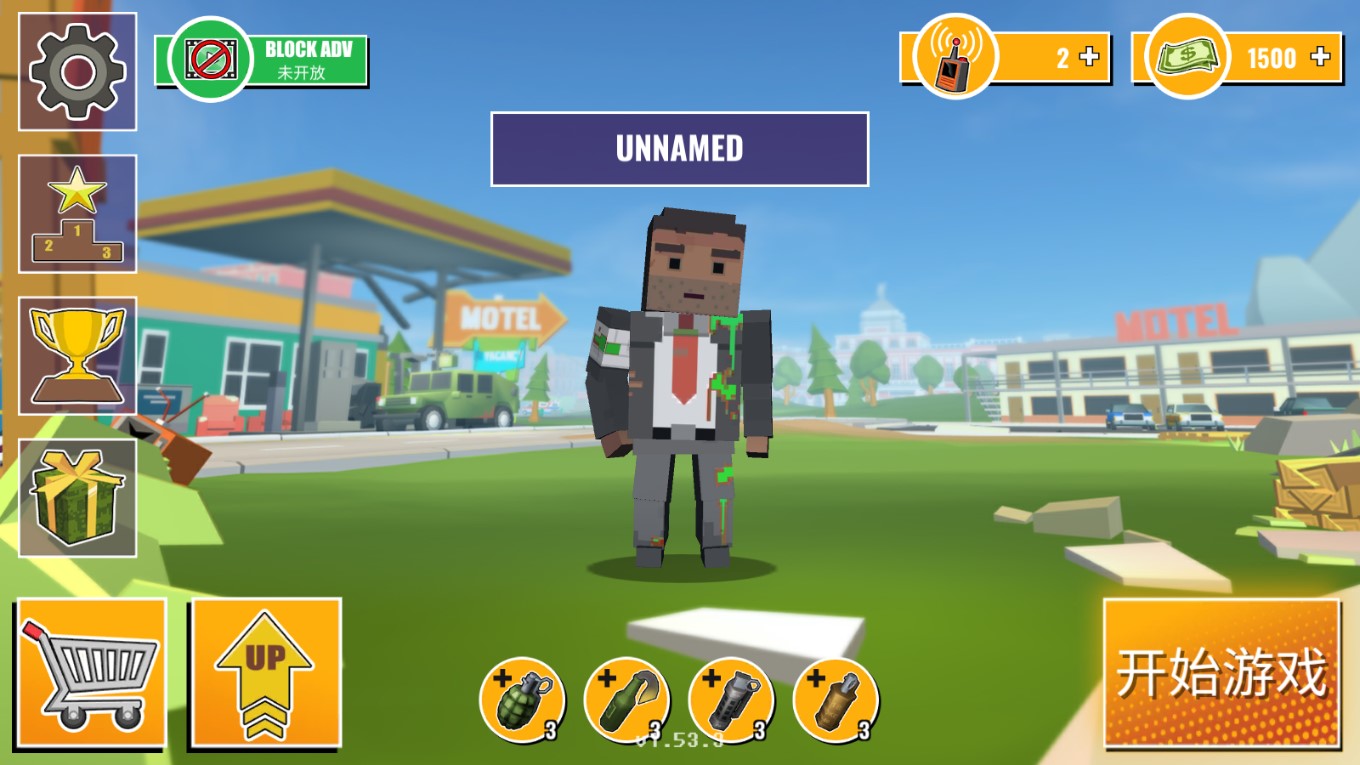Open the camo gift box
Viewport: 1360px width, 765px height.
tap(78, 498)
